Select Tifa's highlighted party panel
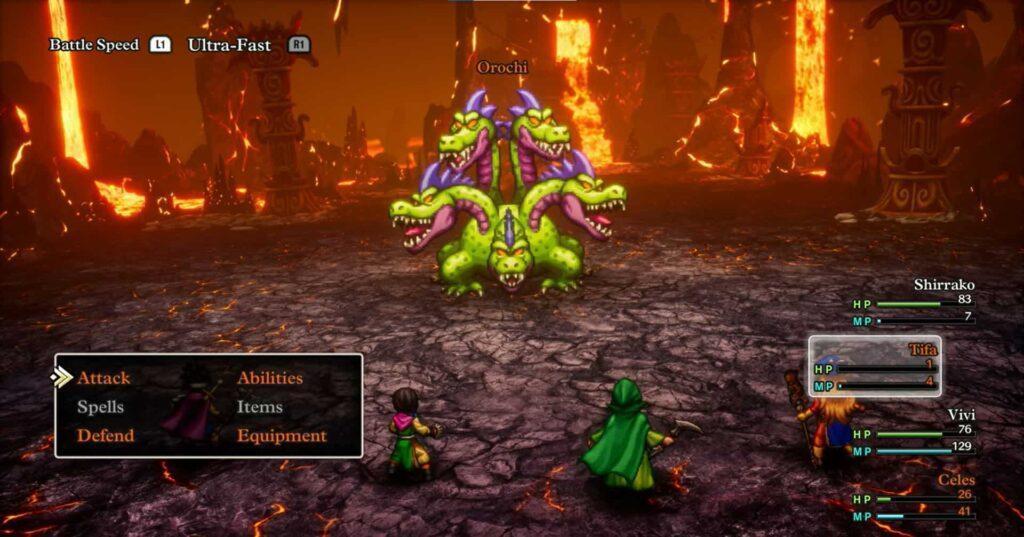This screenshot has height=537, width=1024. tap(874, 366)
